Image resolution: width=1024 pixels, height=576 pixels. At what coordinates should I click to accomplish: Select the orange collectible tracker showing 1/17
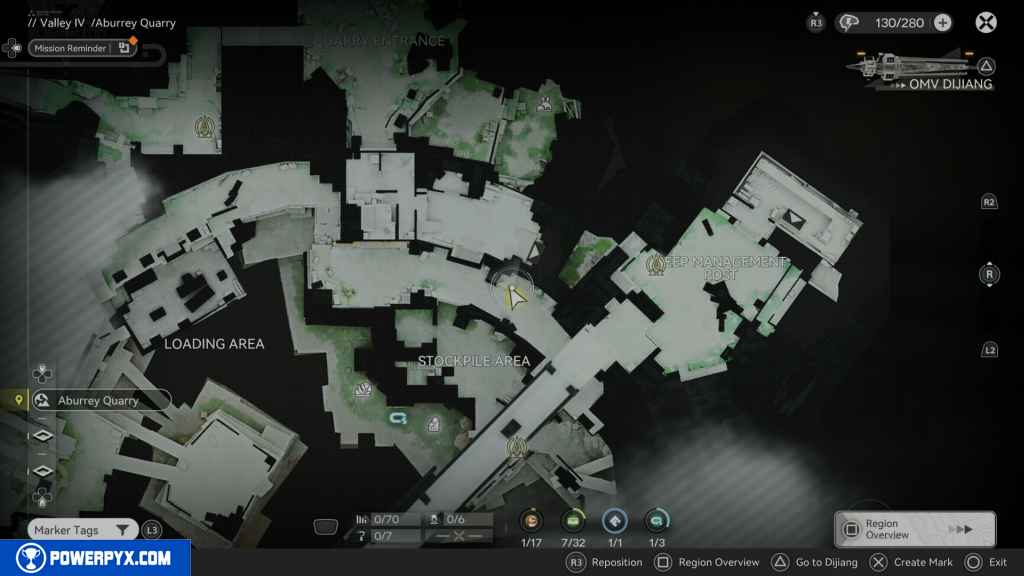(x=532, y=520)
